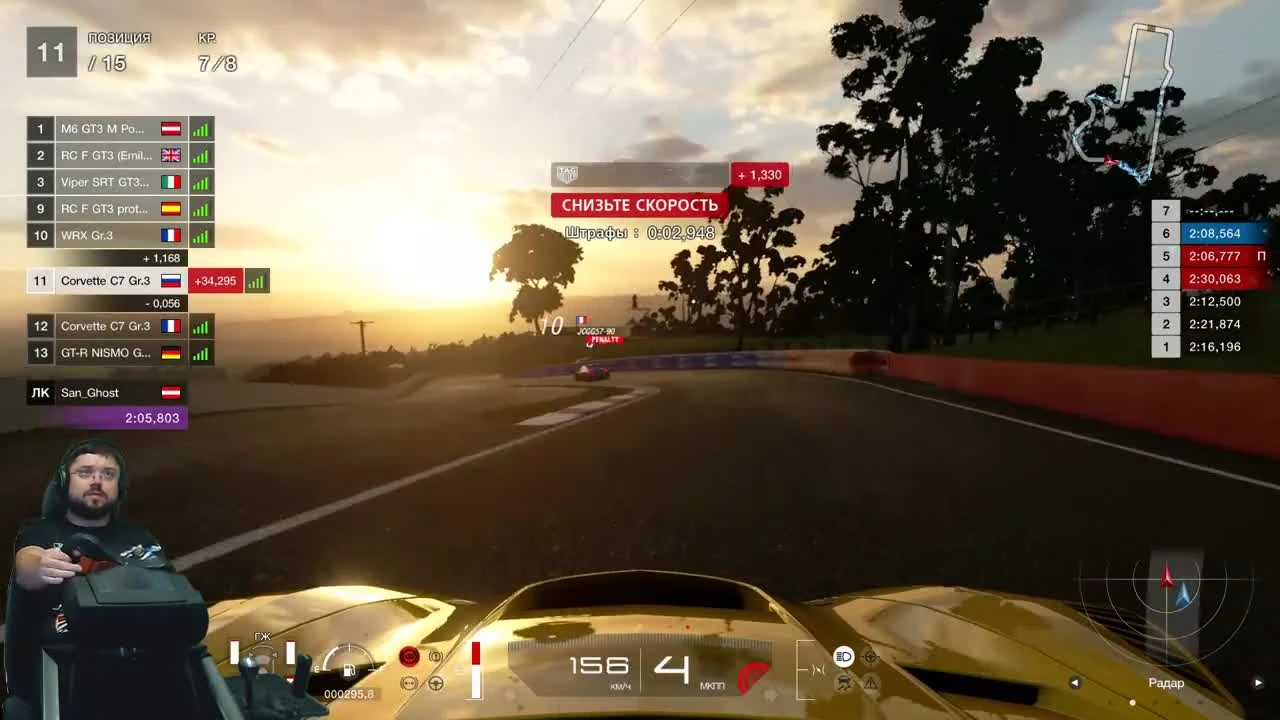Click the +1,330 score indicator
This screenshot has height=720, width=1280.
759,174
